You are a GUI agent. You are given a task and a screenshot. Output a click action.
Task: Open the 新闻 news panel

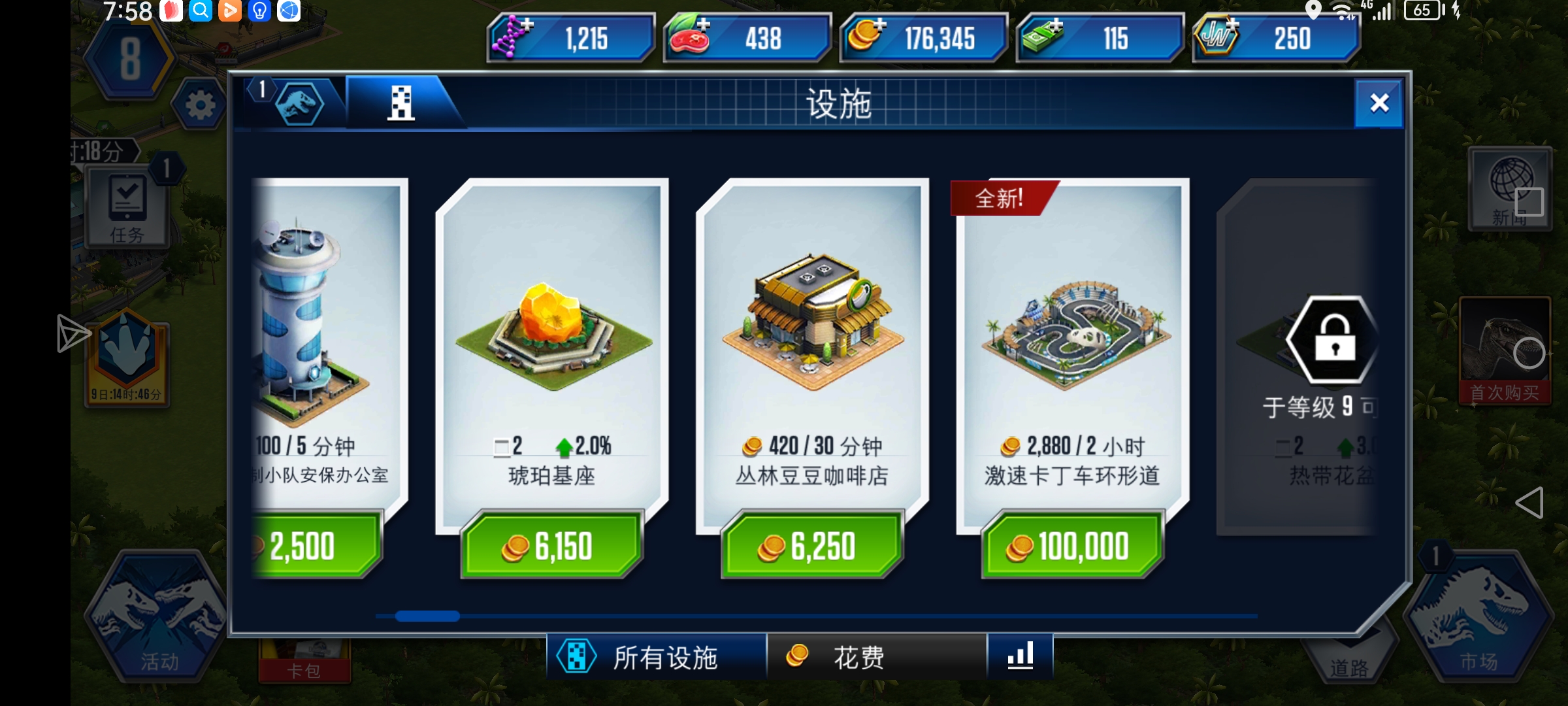(x=1511, y=190)
